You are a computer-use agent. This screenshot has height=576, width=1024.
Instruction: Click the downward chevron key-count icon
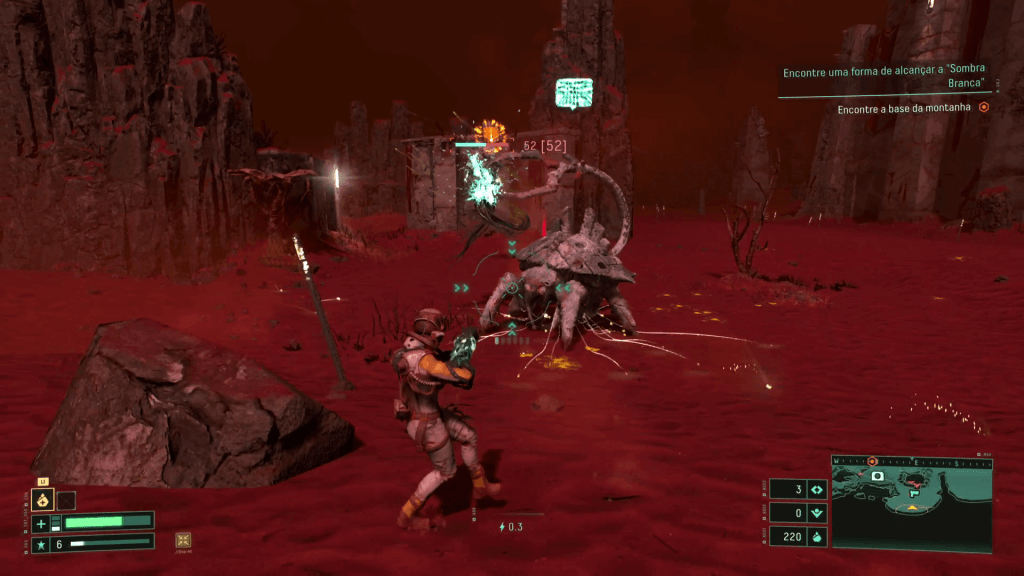816,513
